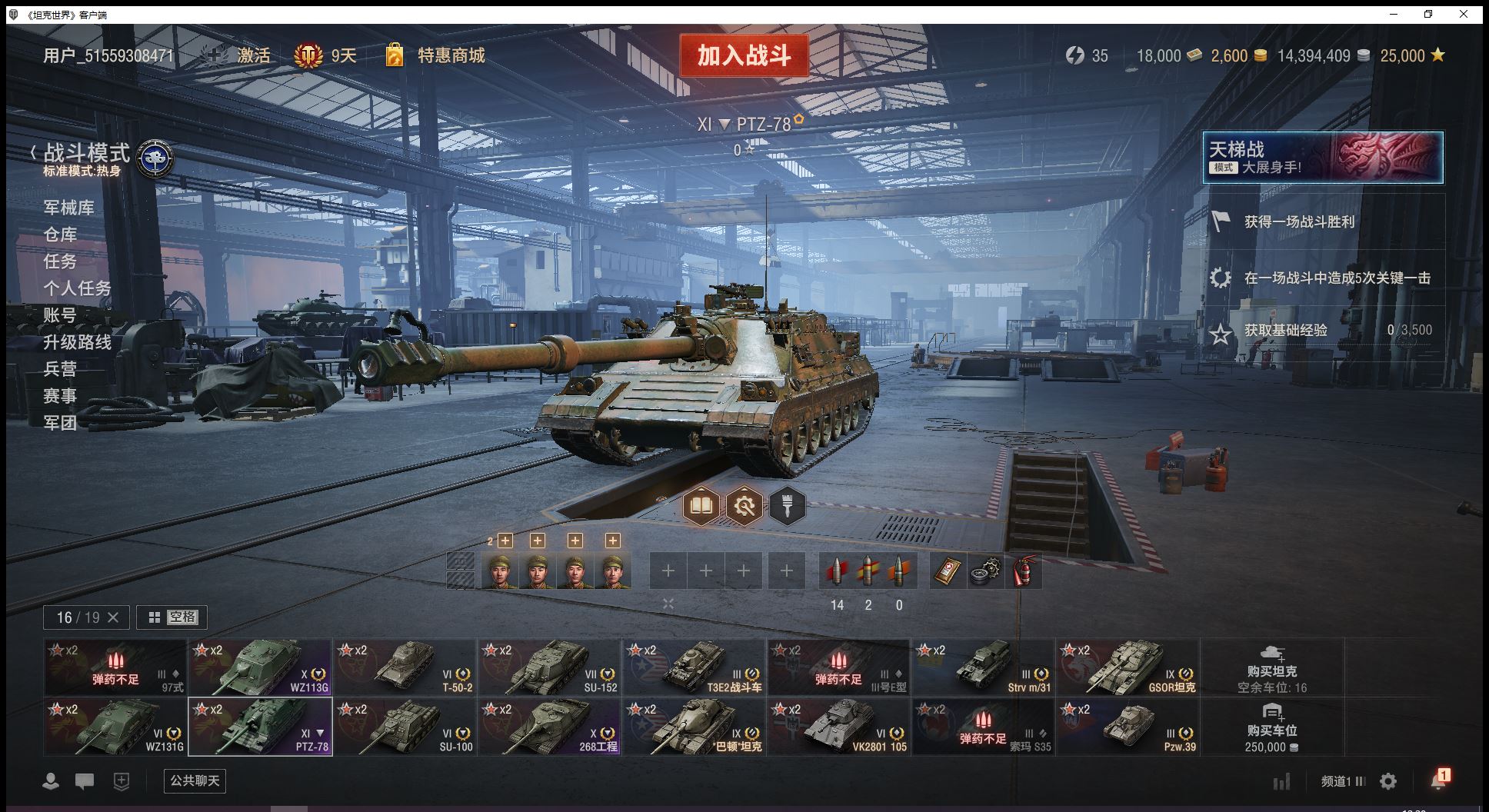Click the red 加入战斗 battle button
Viewport: 1489px width, 812px height.
point(744,55)
